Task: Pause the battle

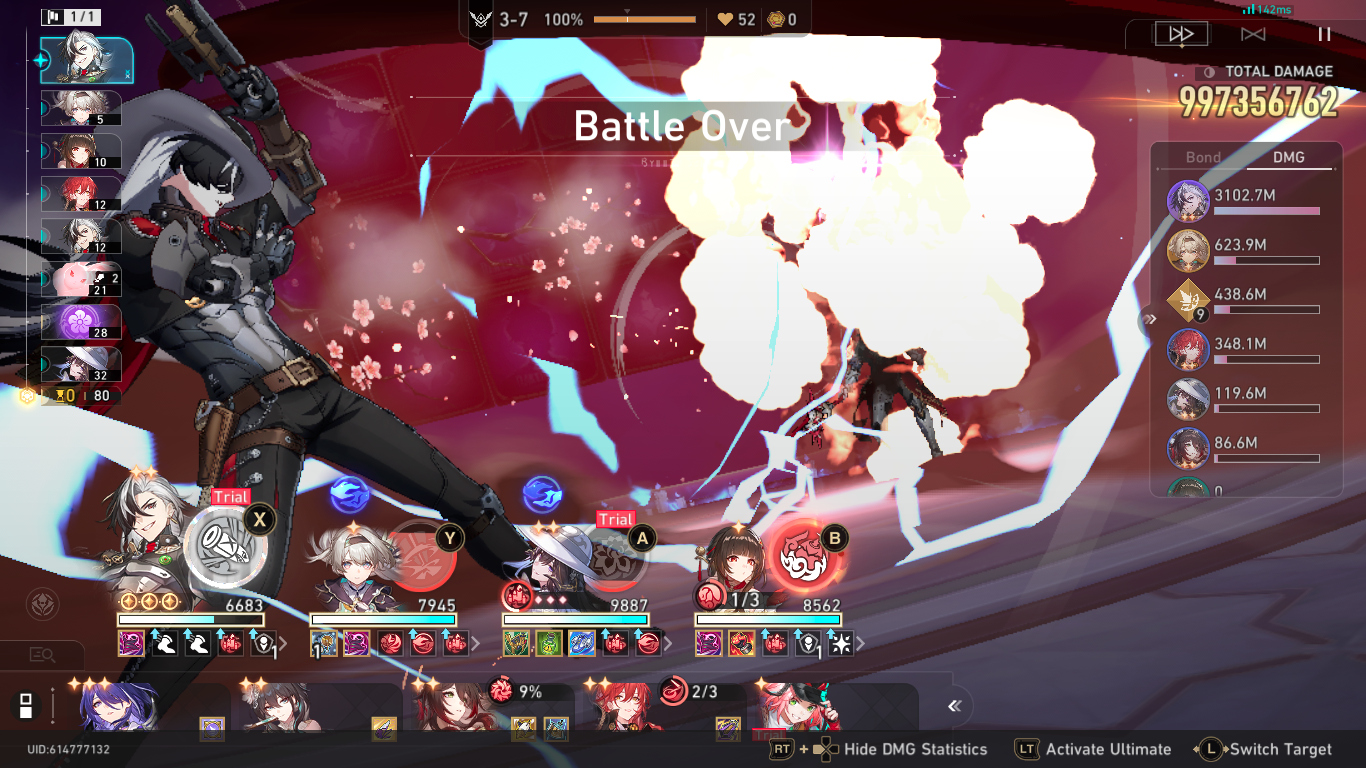Action: [x=1324, y=34]
